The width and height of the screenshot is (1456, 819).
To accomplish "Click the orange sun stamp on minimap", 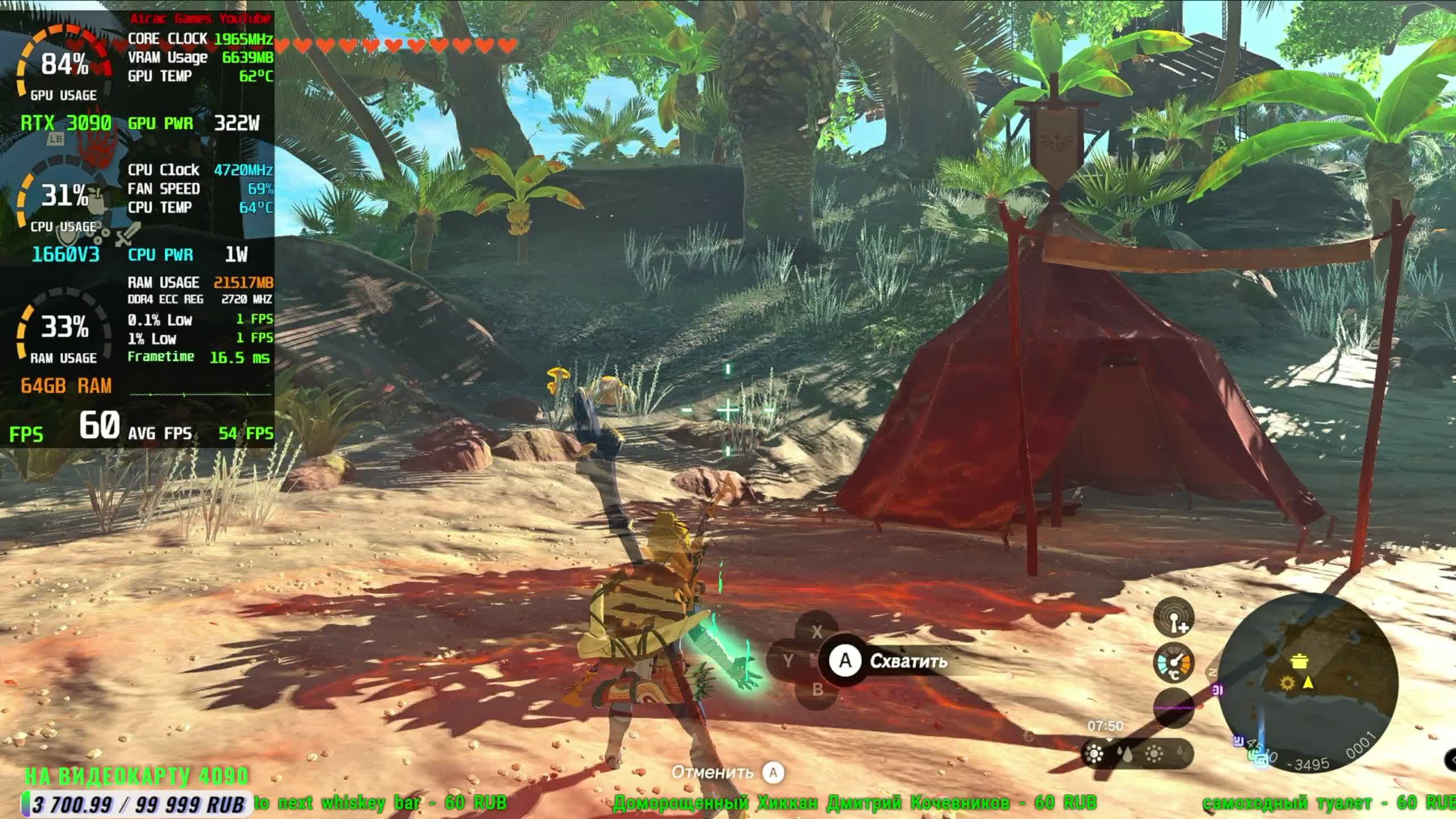I will [x=1288, y=682].
